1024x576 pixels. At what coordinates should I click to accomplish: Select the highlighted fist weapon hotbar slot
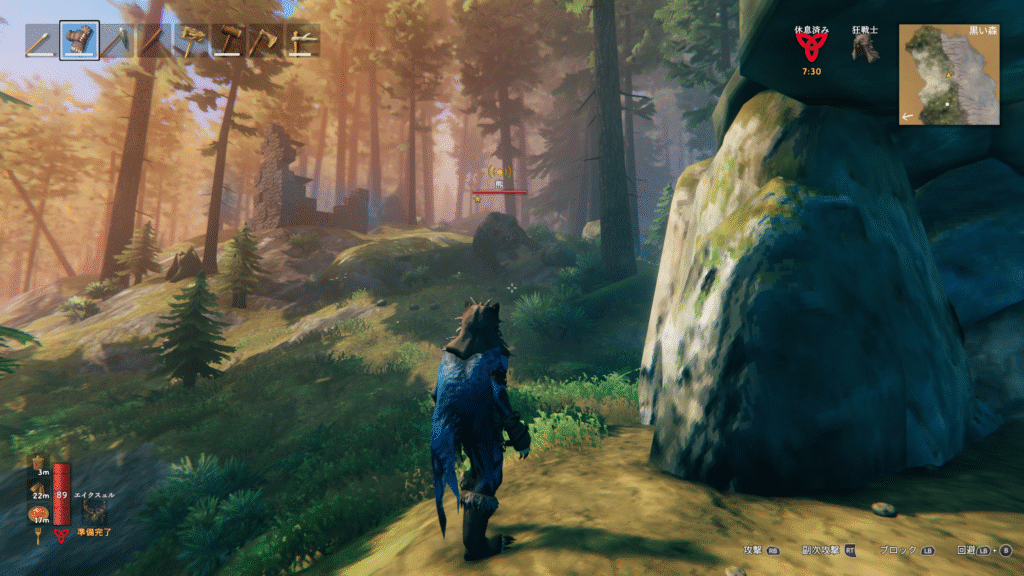click(x=79, y=41)
